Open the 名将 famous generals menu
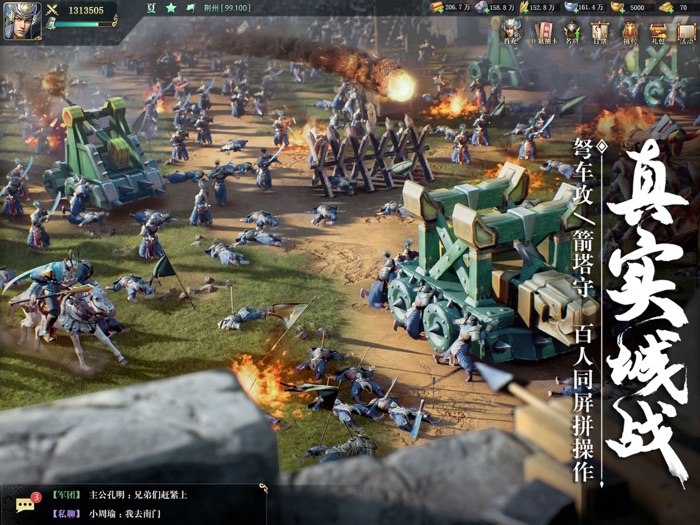 571,32
